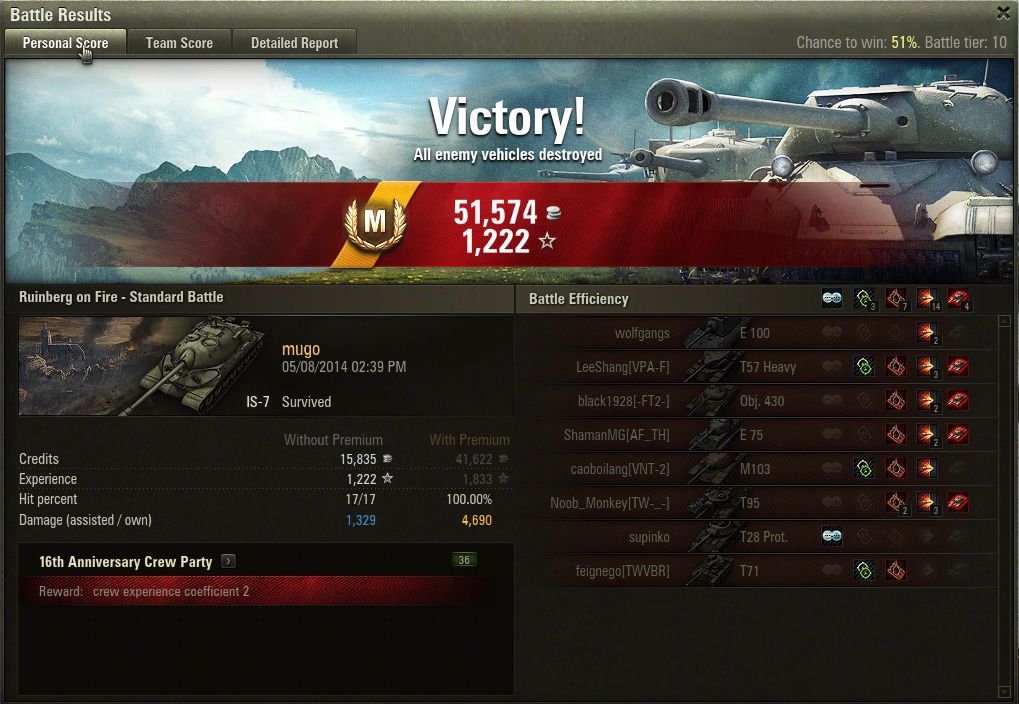The width and height of the screenshot is (1019, 704).
Task: Select the Personal Score tab
Action: click(65, 43)
